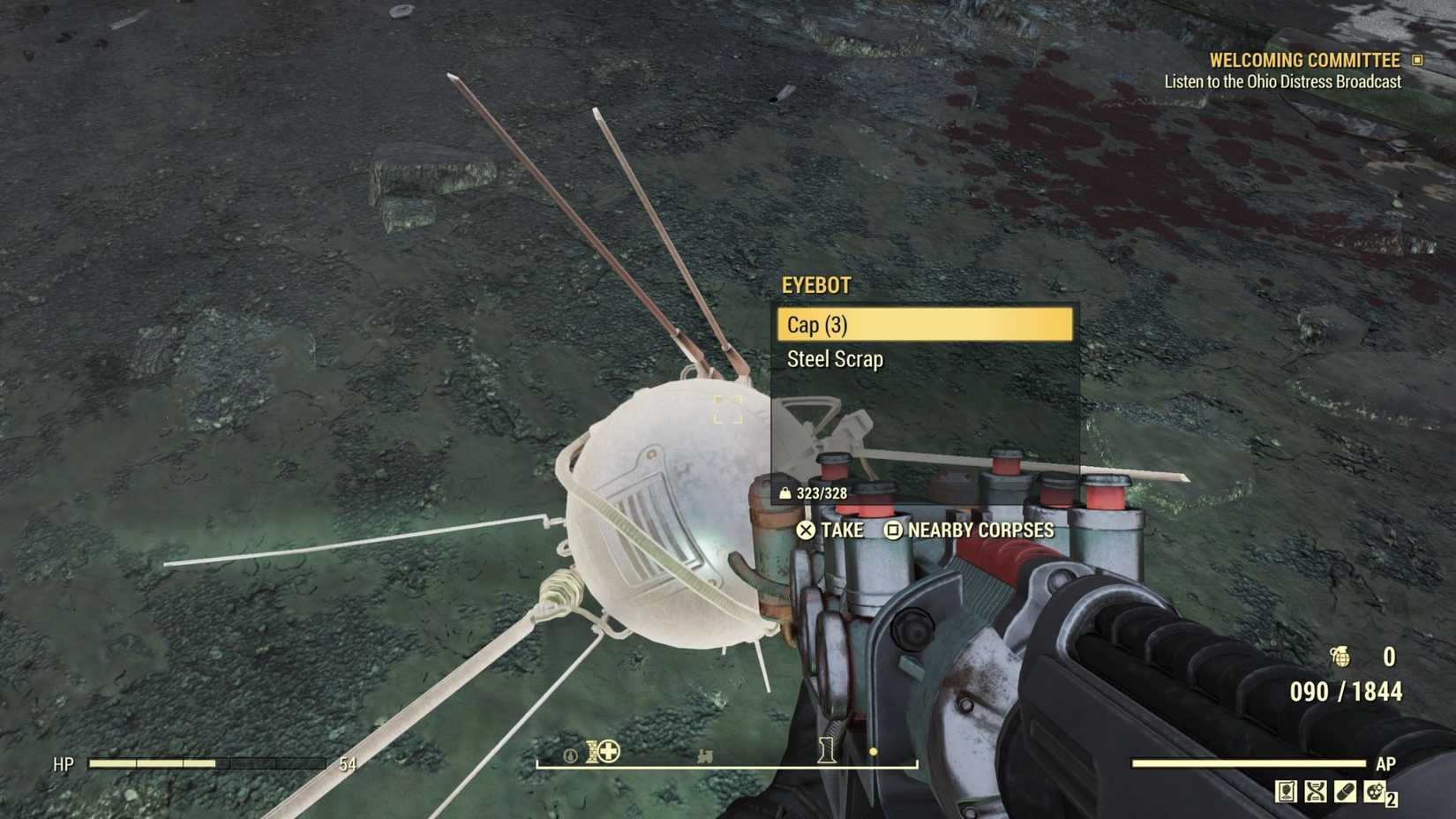Viewport: 1456px width, 819px height.
Task: Click the leftmost status effect icon
Action: (1286, 792)
